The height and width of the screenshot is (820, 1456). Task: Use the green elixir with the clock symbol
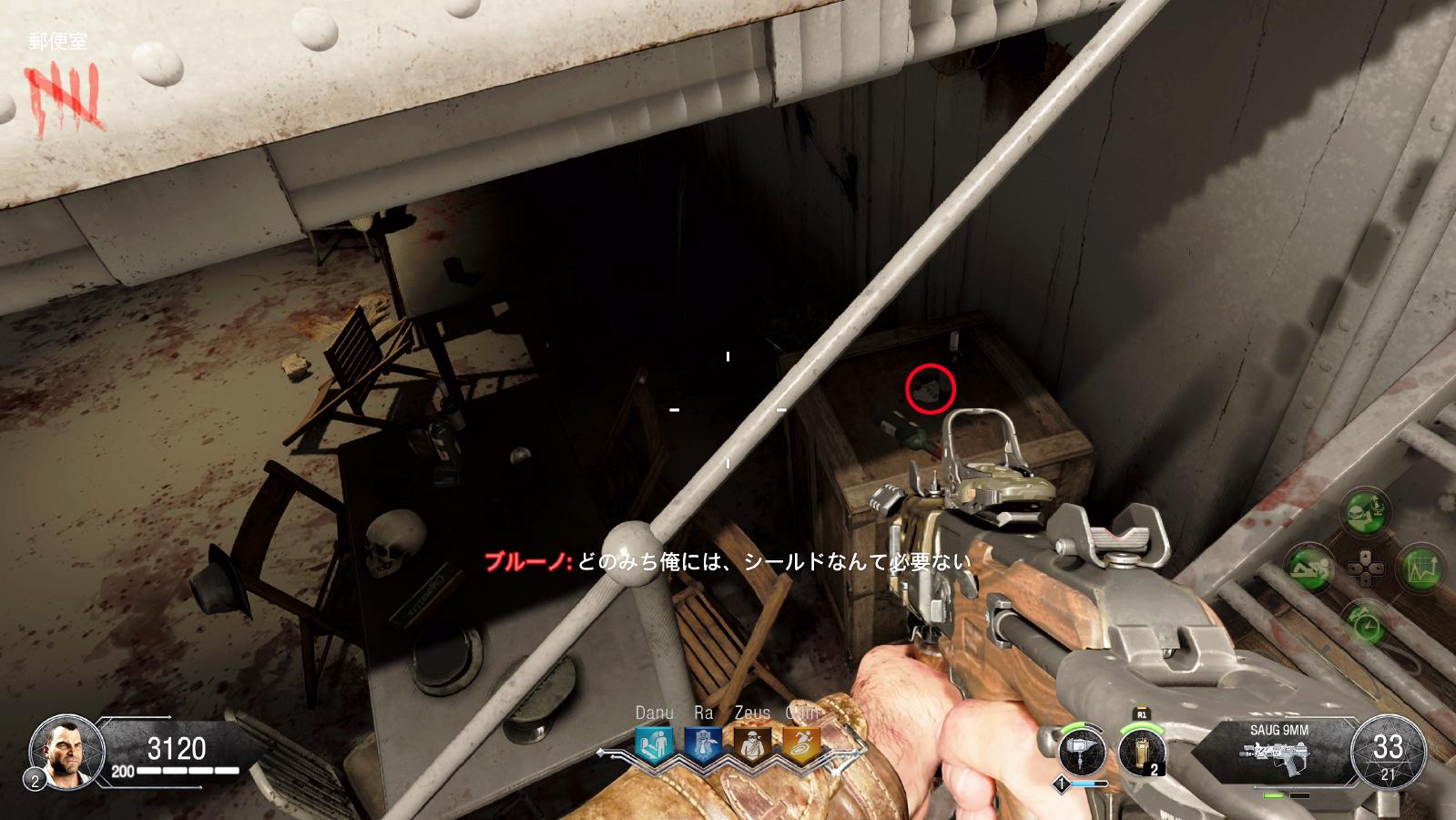1365,623
